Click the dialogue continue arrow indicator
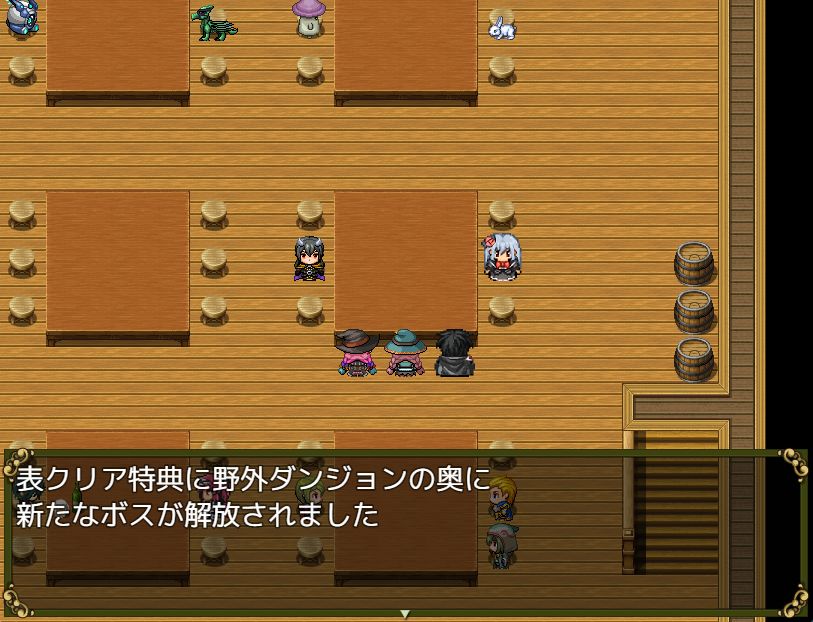Screen dimensions: 813x622 pos(405,613)
